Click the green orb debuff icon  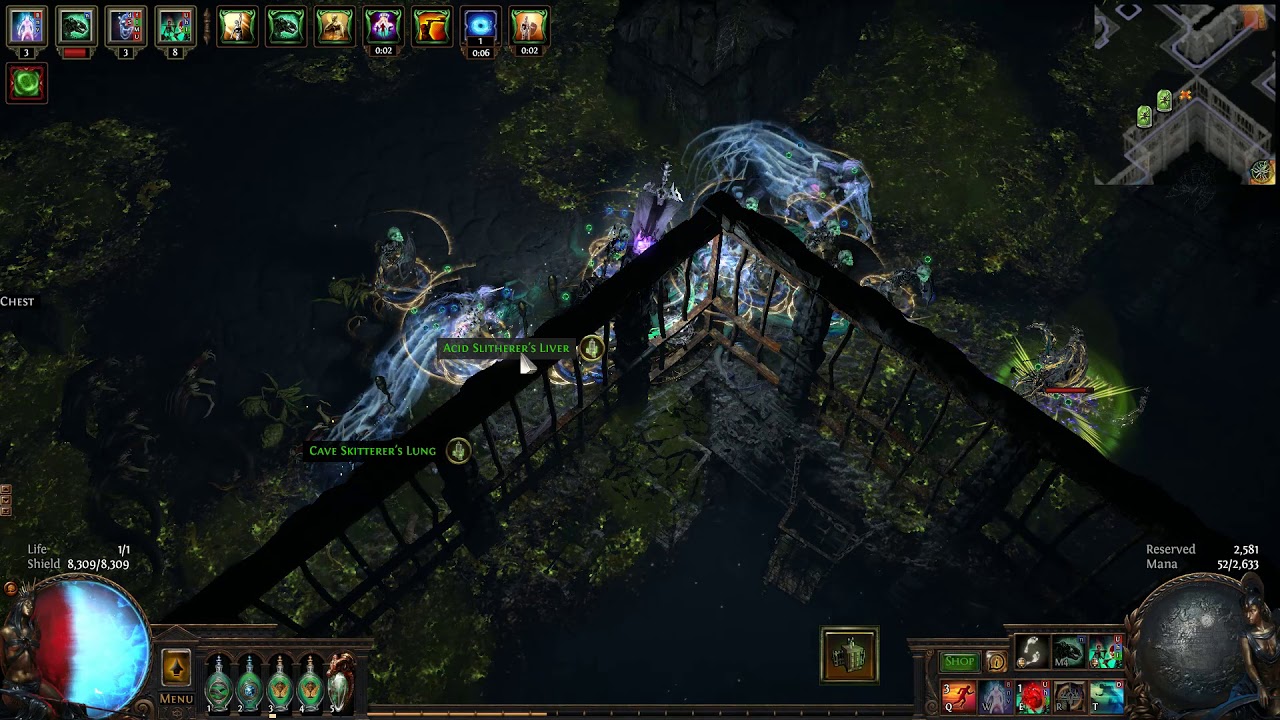27,84
